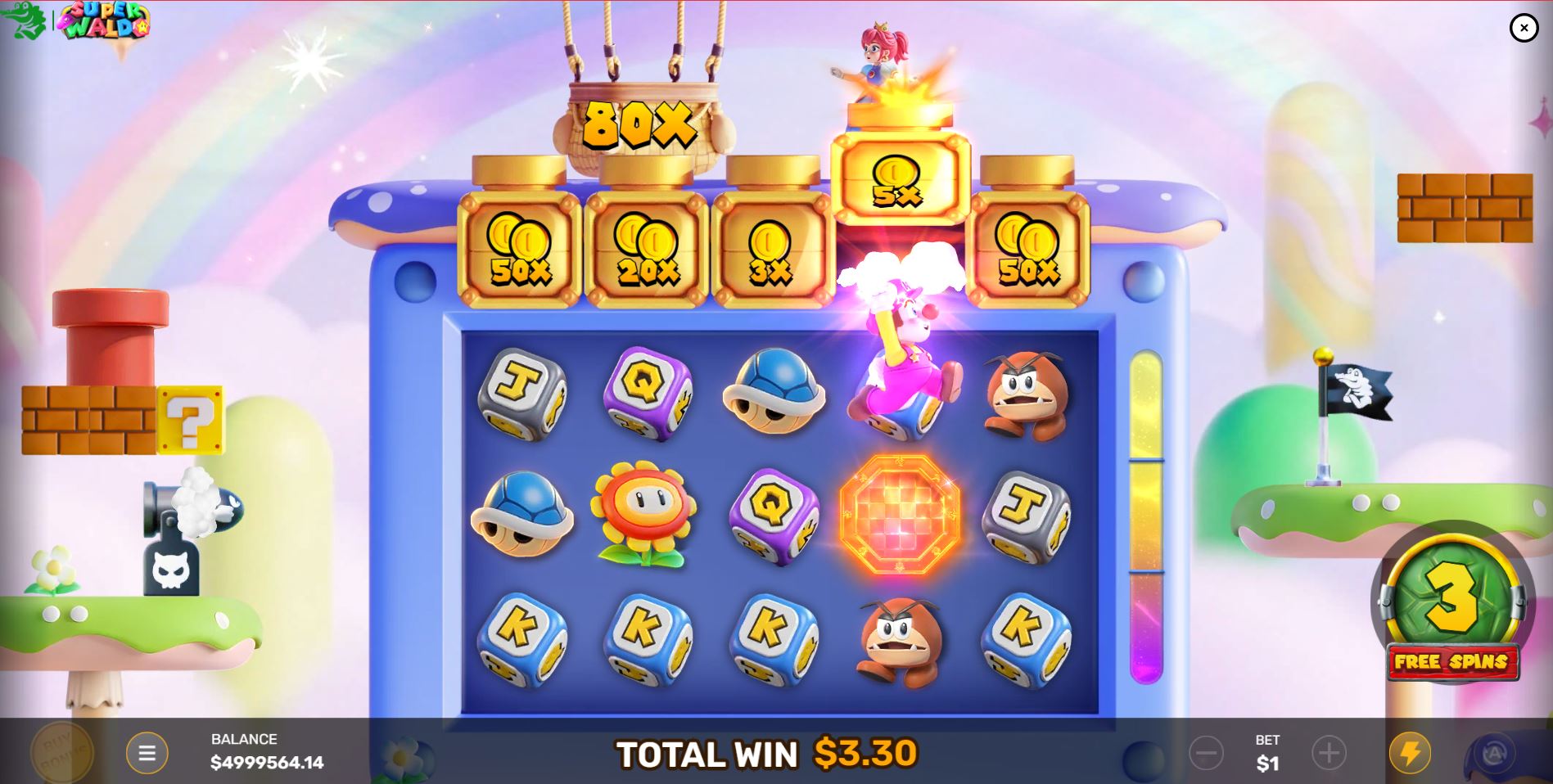1553x784 pixels.
Task: Click the crocodile provider icon top left
Action: 25,18
